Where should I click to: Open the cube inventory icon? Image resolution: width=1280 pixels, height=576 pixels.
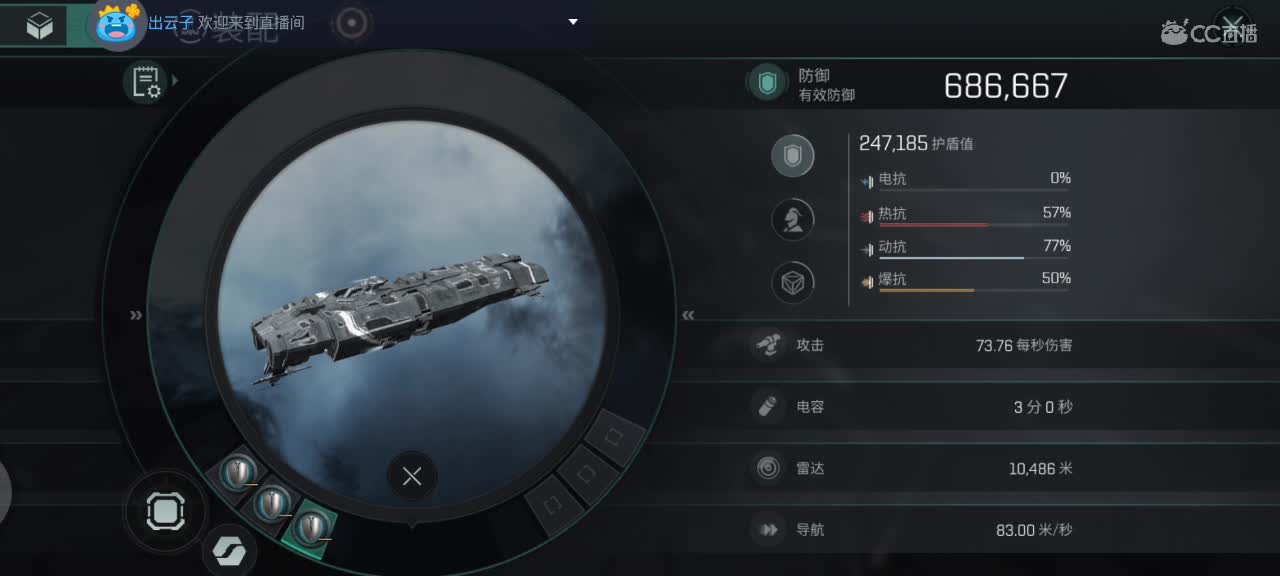[40, 27]
